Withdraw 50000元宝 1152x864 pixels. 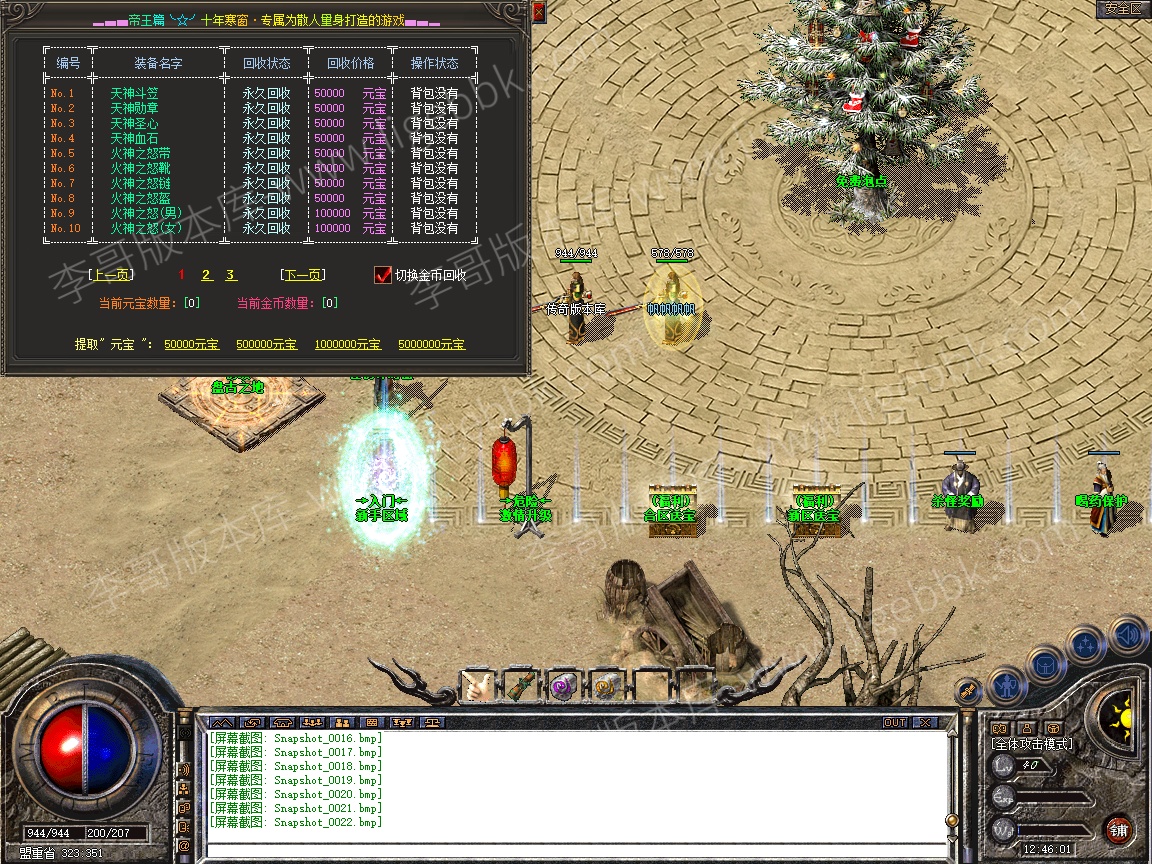pyautogui.click(x=192, y=344)
